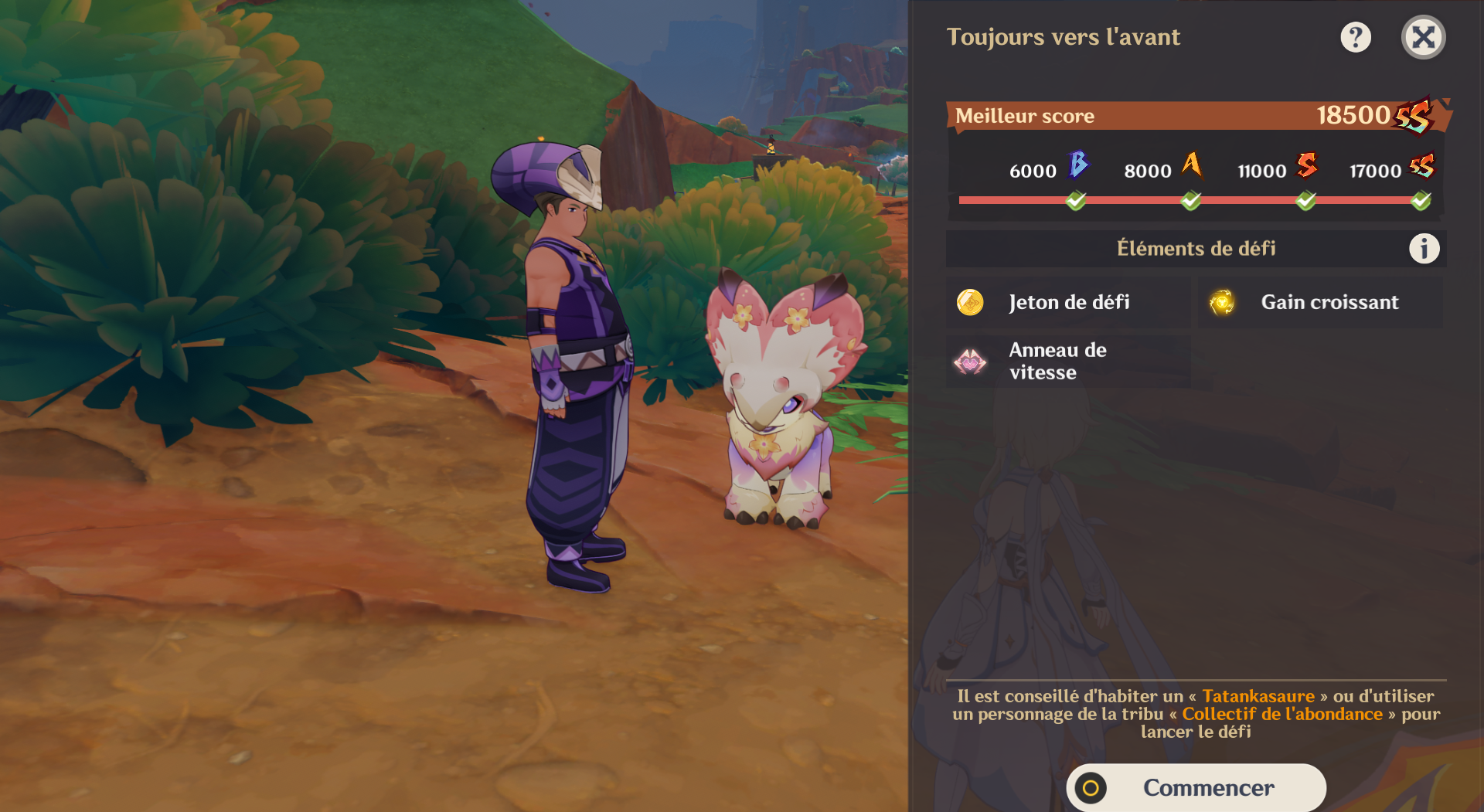Select the Jeton de défi entry

pos(1068,302)
